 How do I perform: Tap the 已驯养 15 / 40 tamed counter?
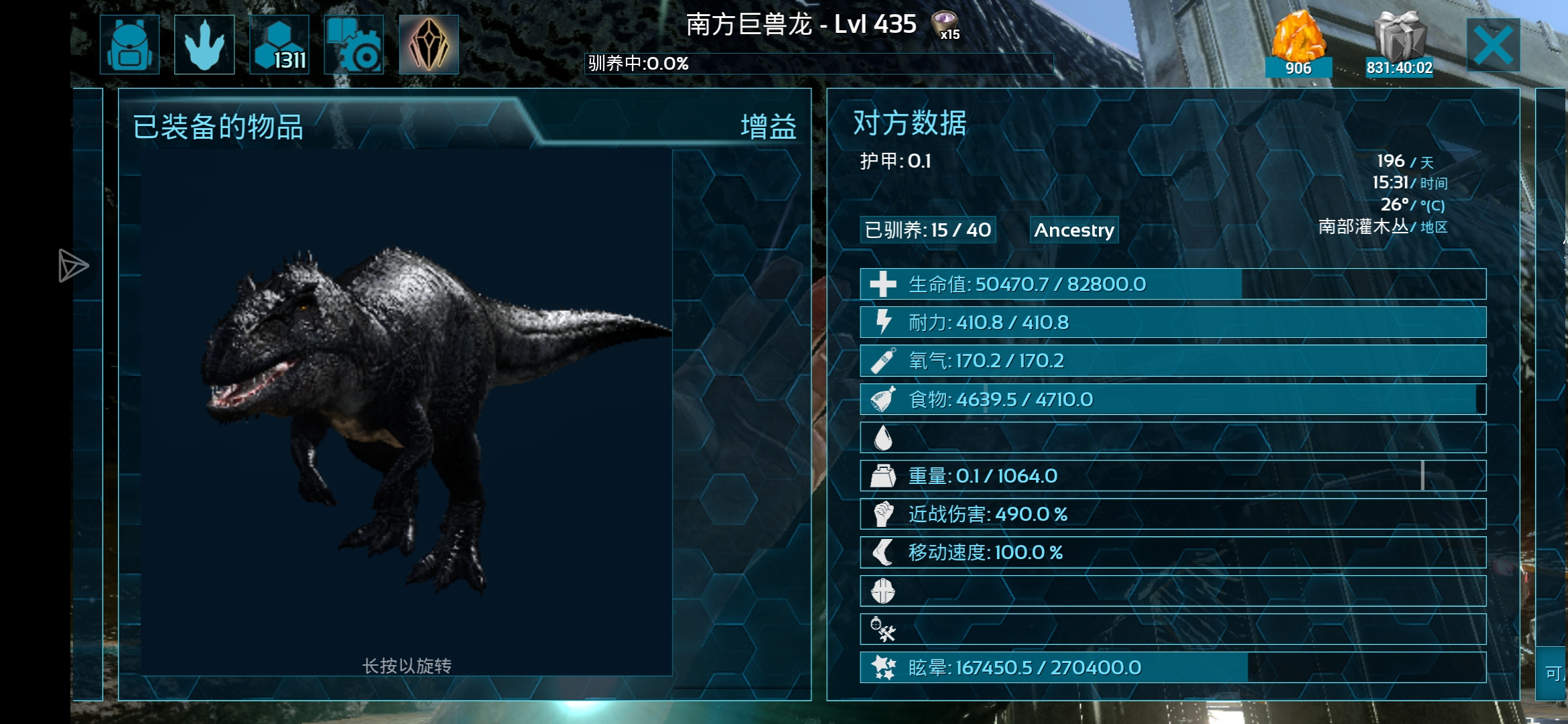927,230
